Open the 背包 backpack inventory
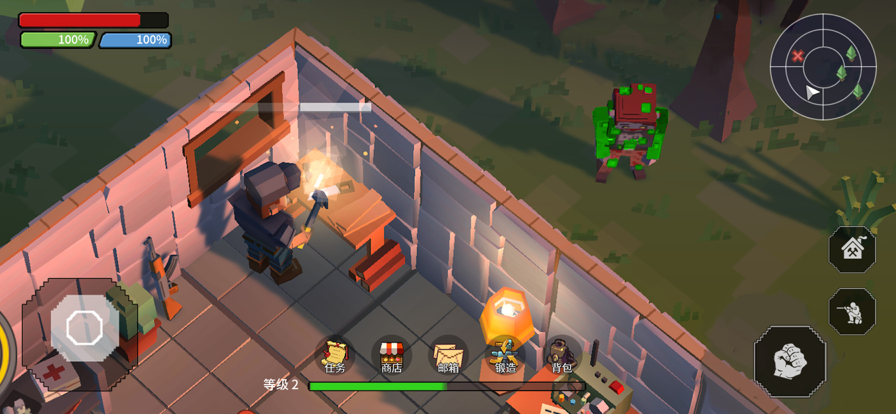This screenshot has width=896, height=414. coord(562,356)
